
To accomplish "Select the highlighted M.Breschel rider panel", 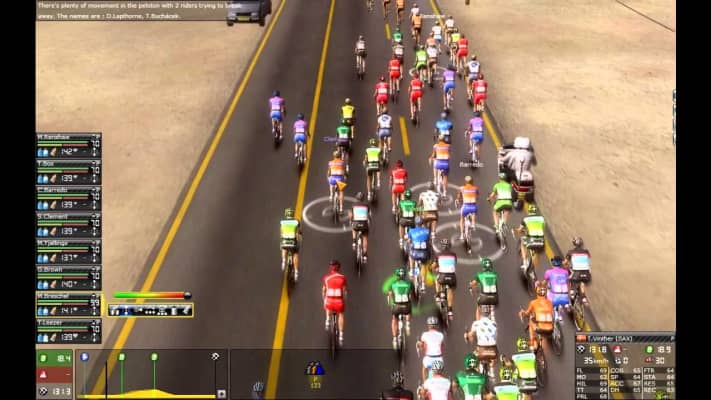I will 68,304.
